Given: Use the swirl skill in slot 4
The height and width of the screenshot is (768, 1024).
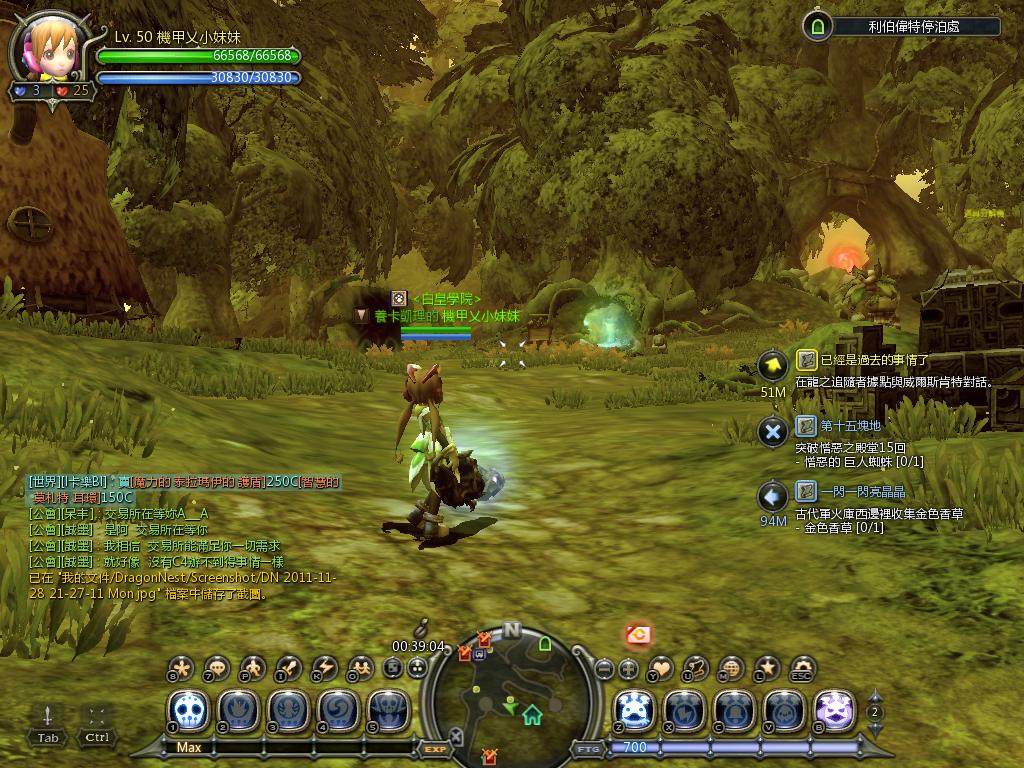Looking at the screenshot, I should (338, 712).
